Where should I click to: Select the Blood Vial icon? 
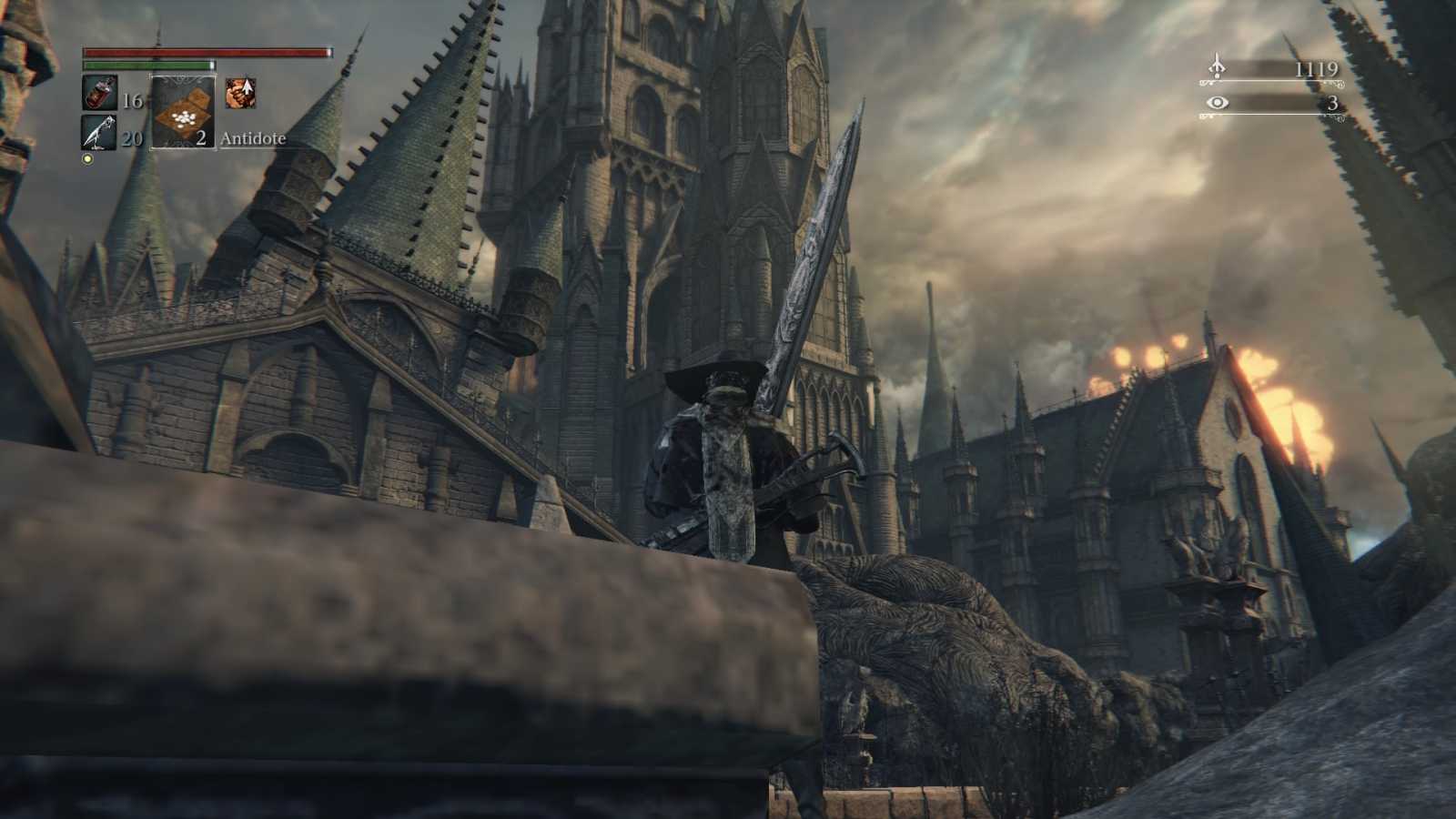[97, 91]
